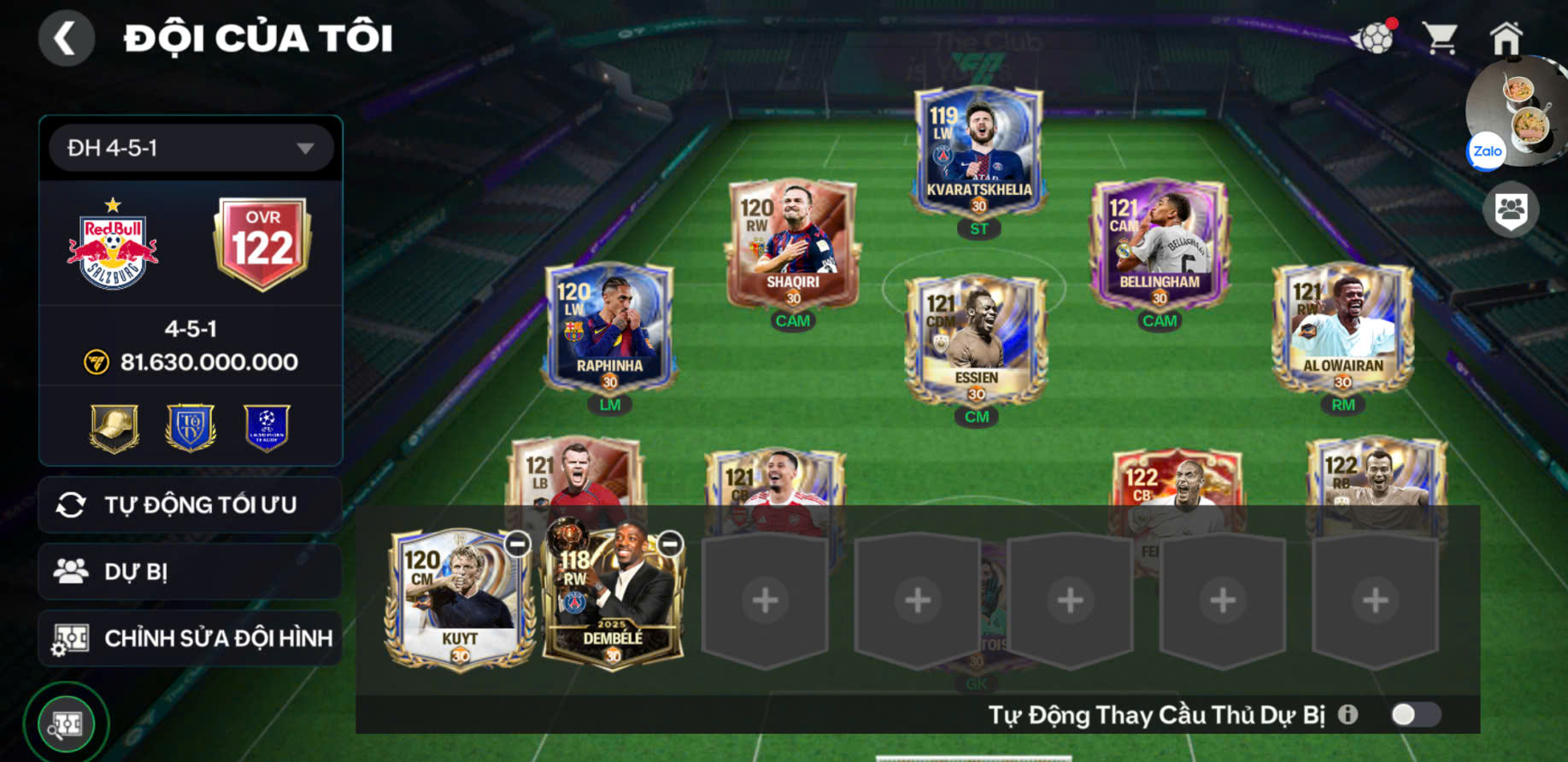The height and width of the screenshot is (762, 1568).
Task: Select the Bellingham CAM card
Action: coord(1159,243)
